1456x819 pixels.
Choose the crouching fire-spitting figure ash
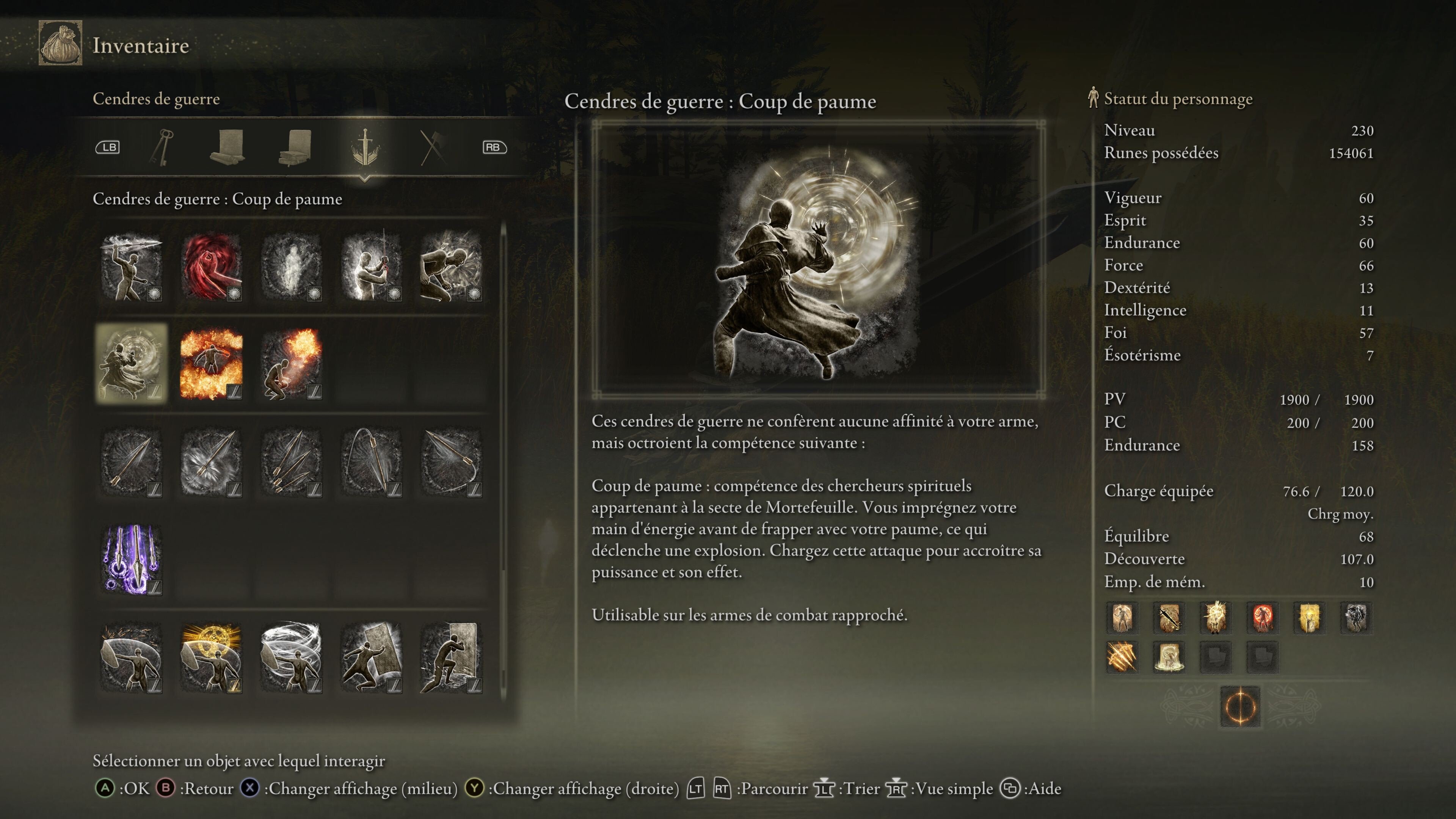291,363
